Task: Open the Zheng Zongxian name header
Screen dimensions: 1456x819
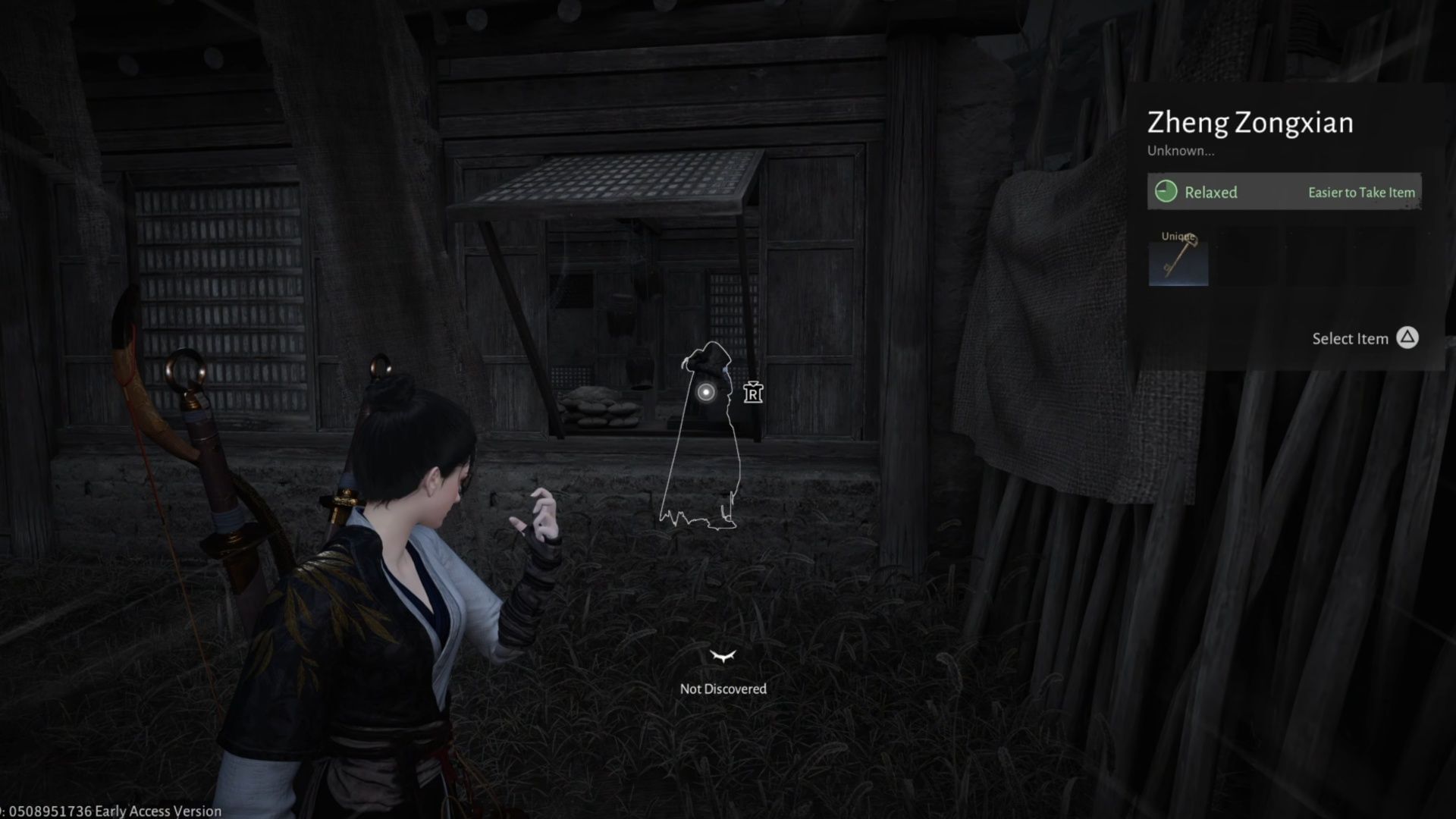Action: pyautogui.click(x=1250, y=121)
